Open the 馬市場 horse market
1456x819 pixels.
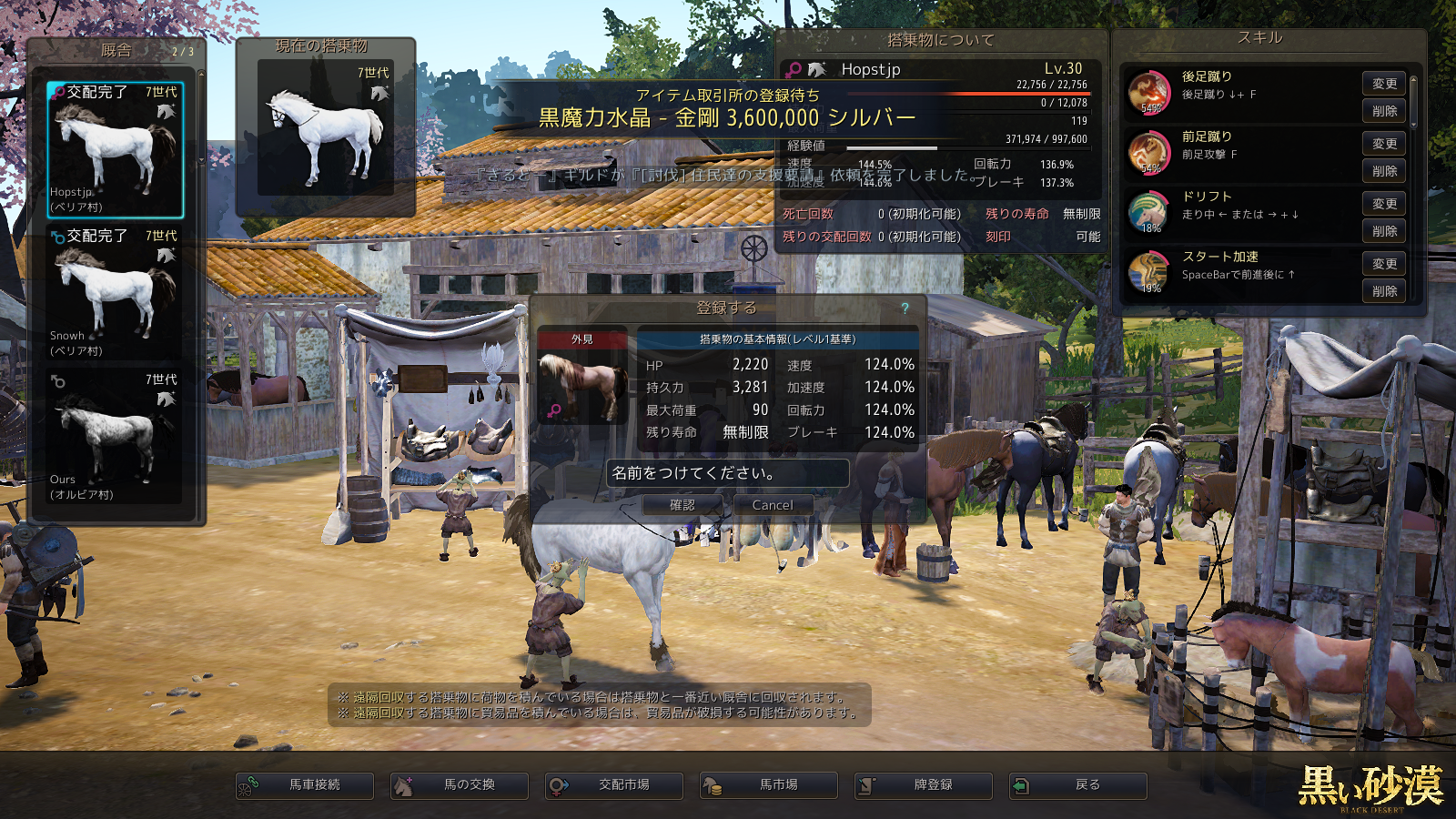coord(769,785)
